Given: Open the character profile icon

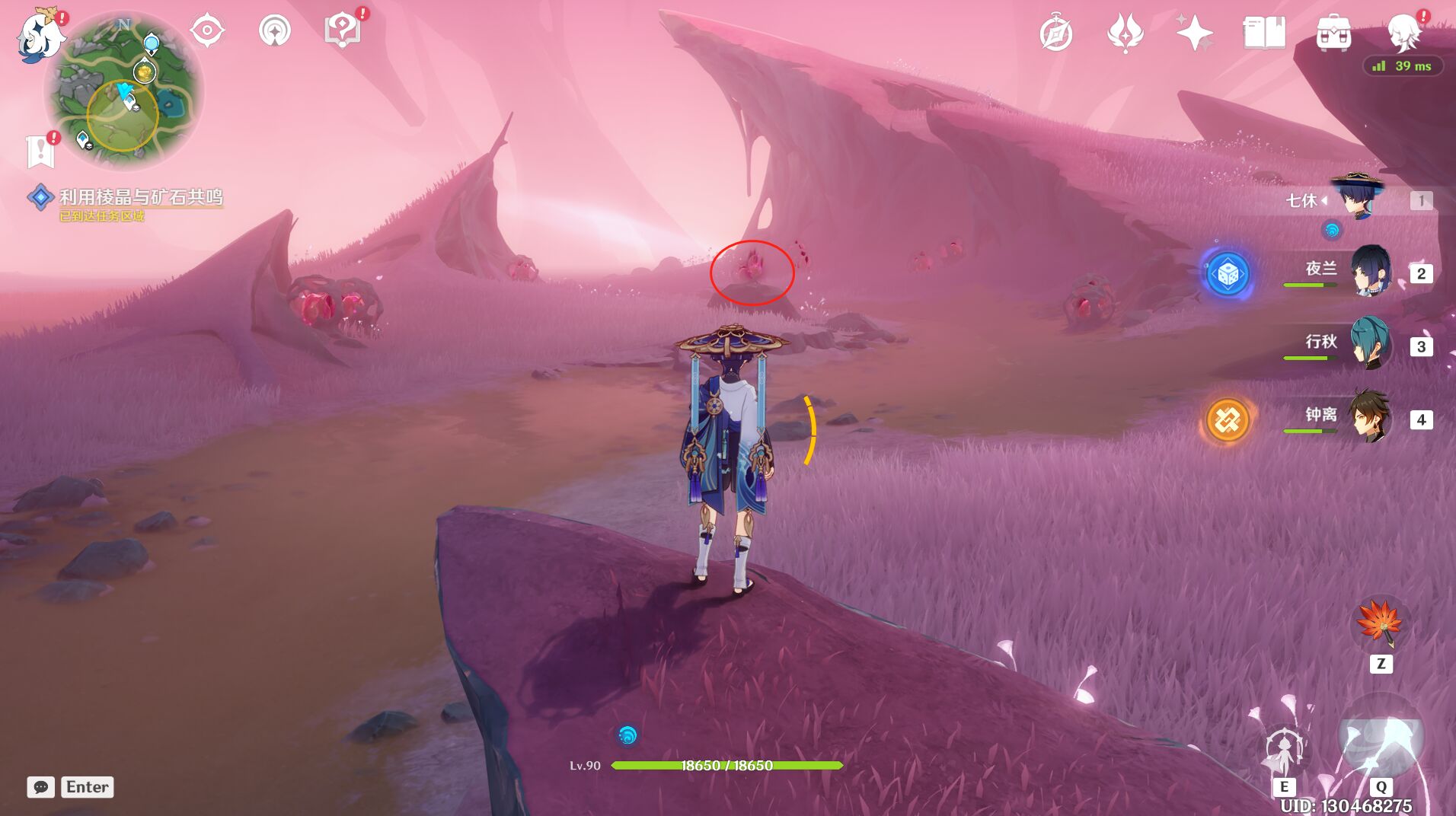Looking at the screenshot, I should (1404, 33).
